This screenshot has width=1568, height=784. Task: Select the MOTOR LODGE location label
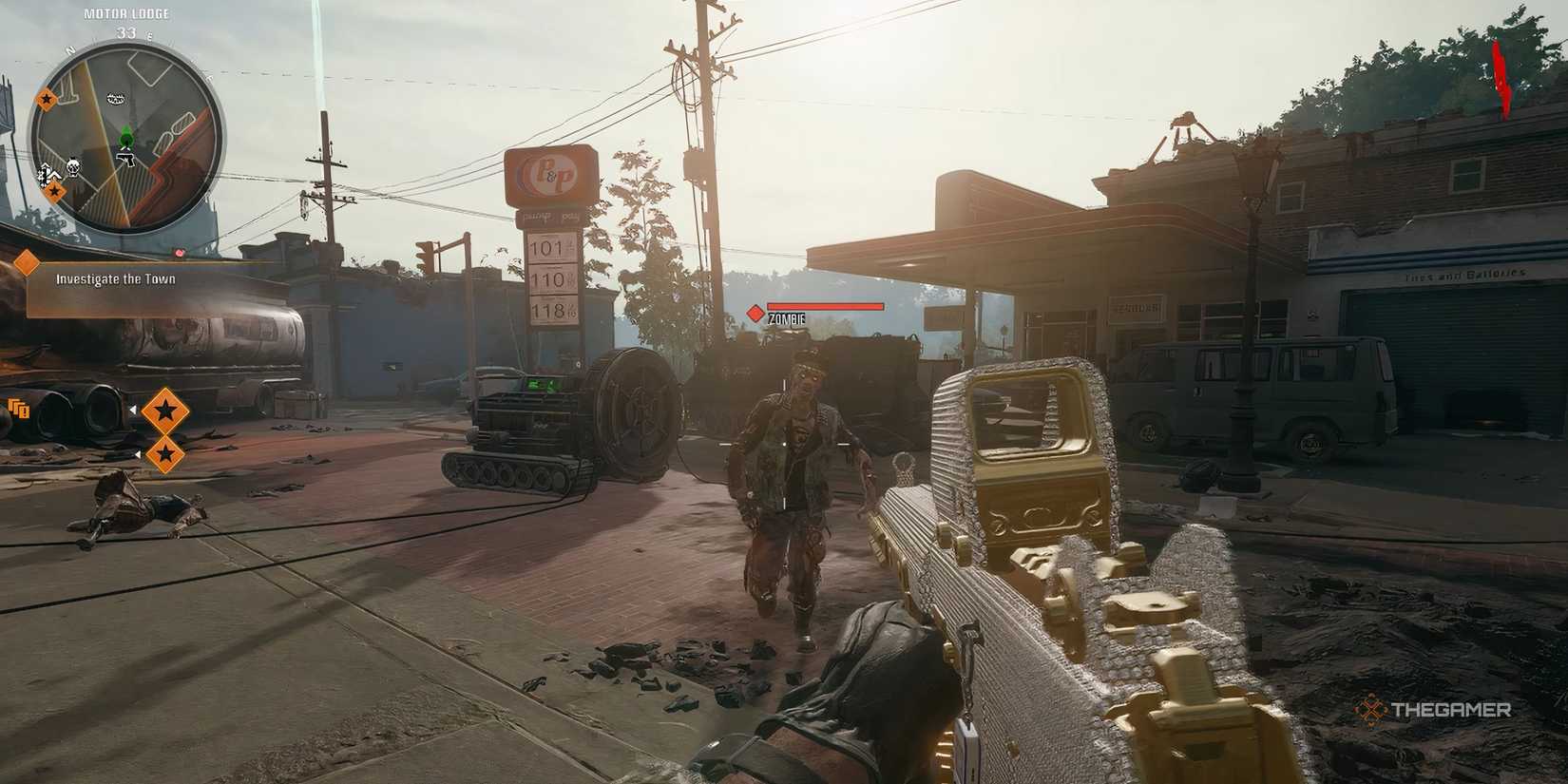click(128, 13)
